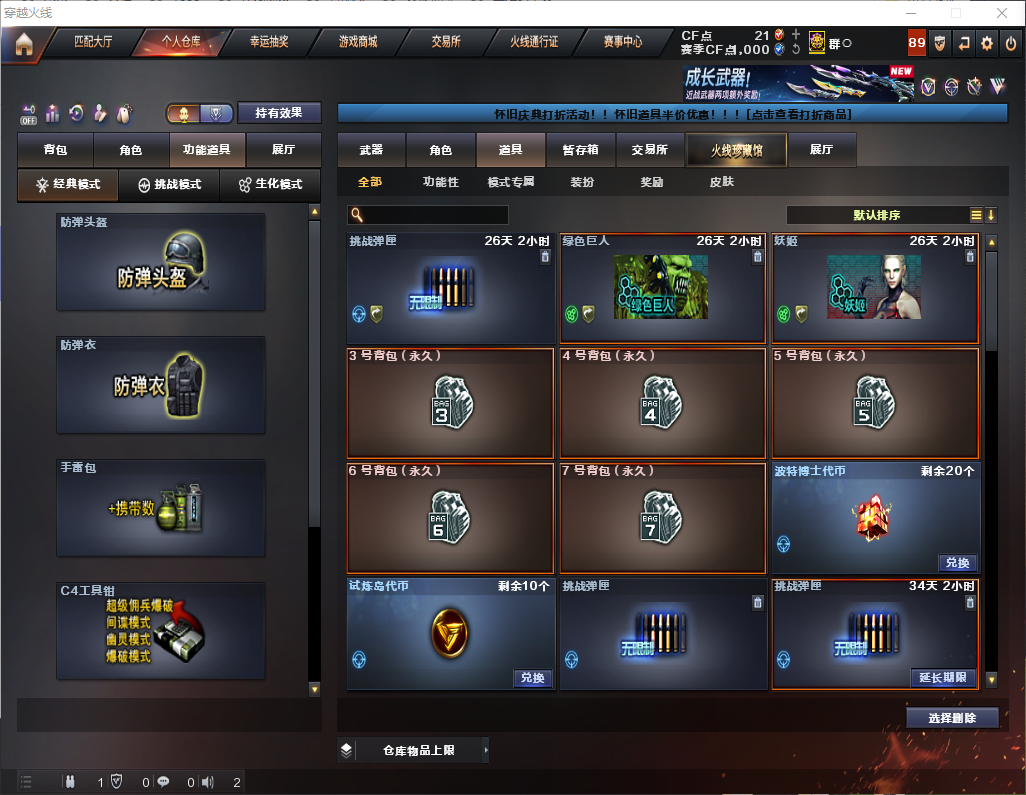Open the 默认排序 sort dropdown
Image resolution: width=1026 pixels, height=795 pixels.
[876, 215]
